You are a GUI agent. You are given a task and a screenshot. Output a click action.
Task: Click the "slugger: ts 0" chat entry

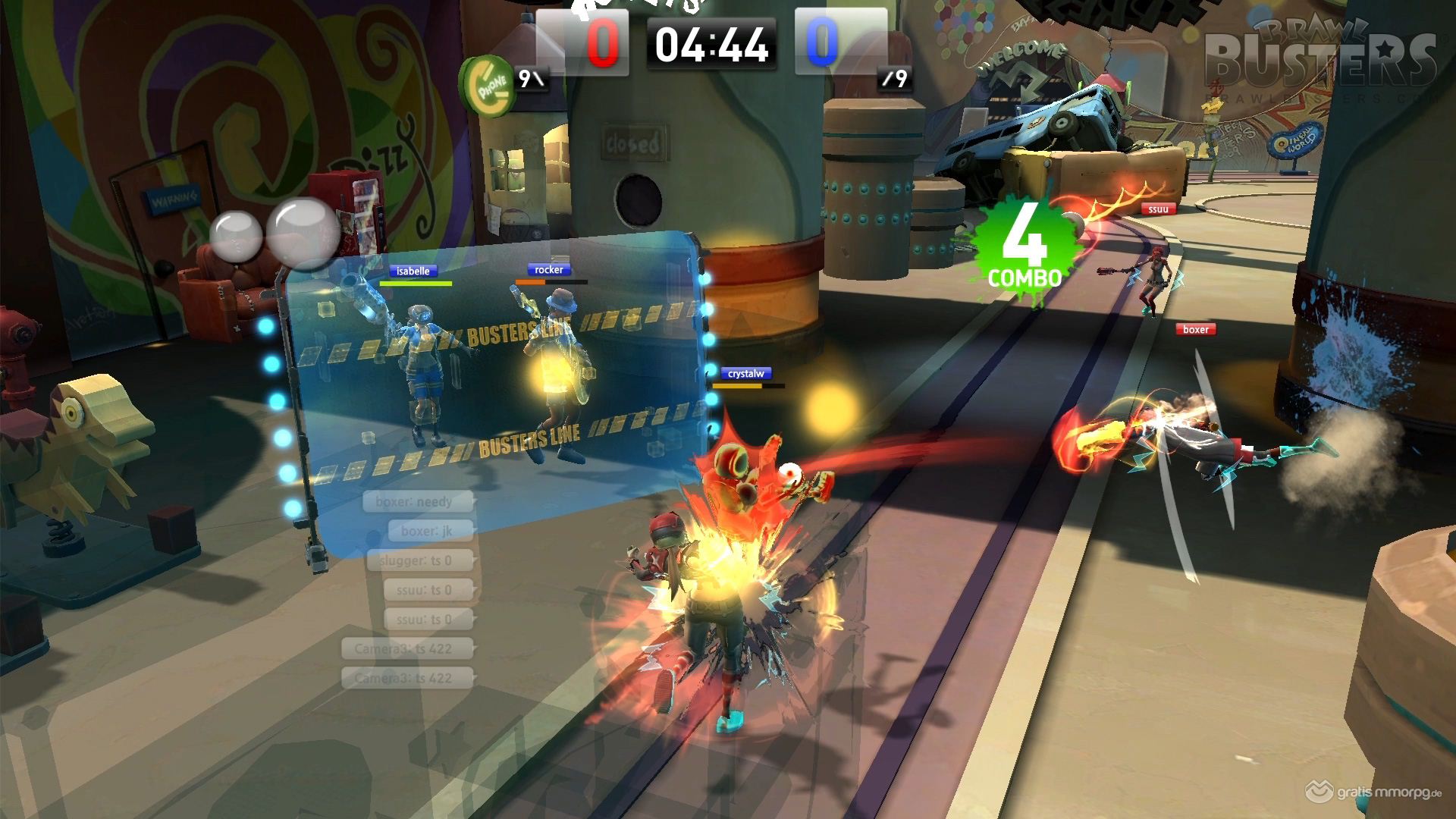(x=420, y=560)
